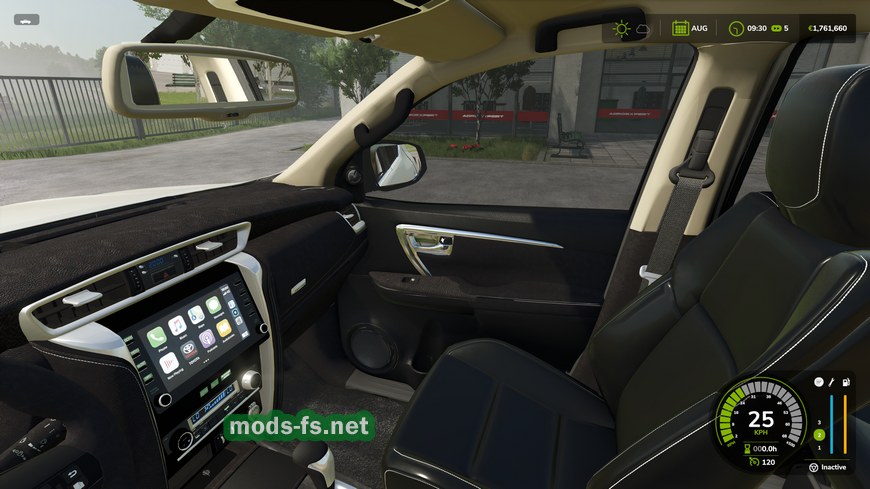This screenshot has width=870, height=489.
Task: Toggle the steering wheel Inactive indicator
Action: (814, 467)
